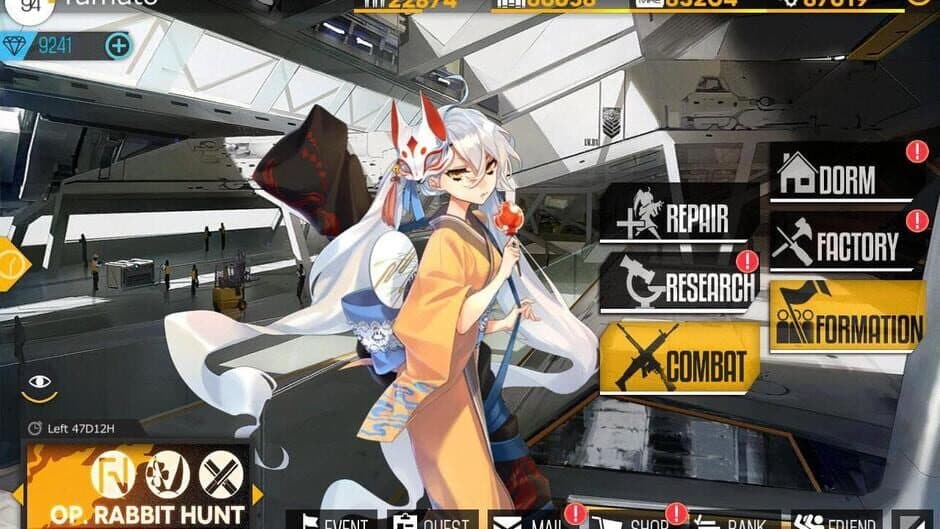Toggle interface visibility with the eye icon

(40, 382)
